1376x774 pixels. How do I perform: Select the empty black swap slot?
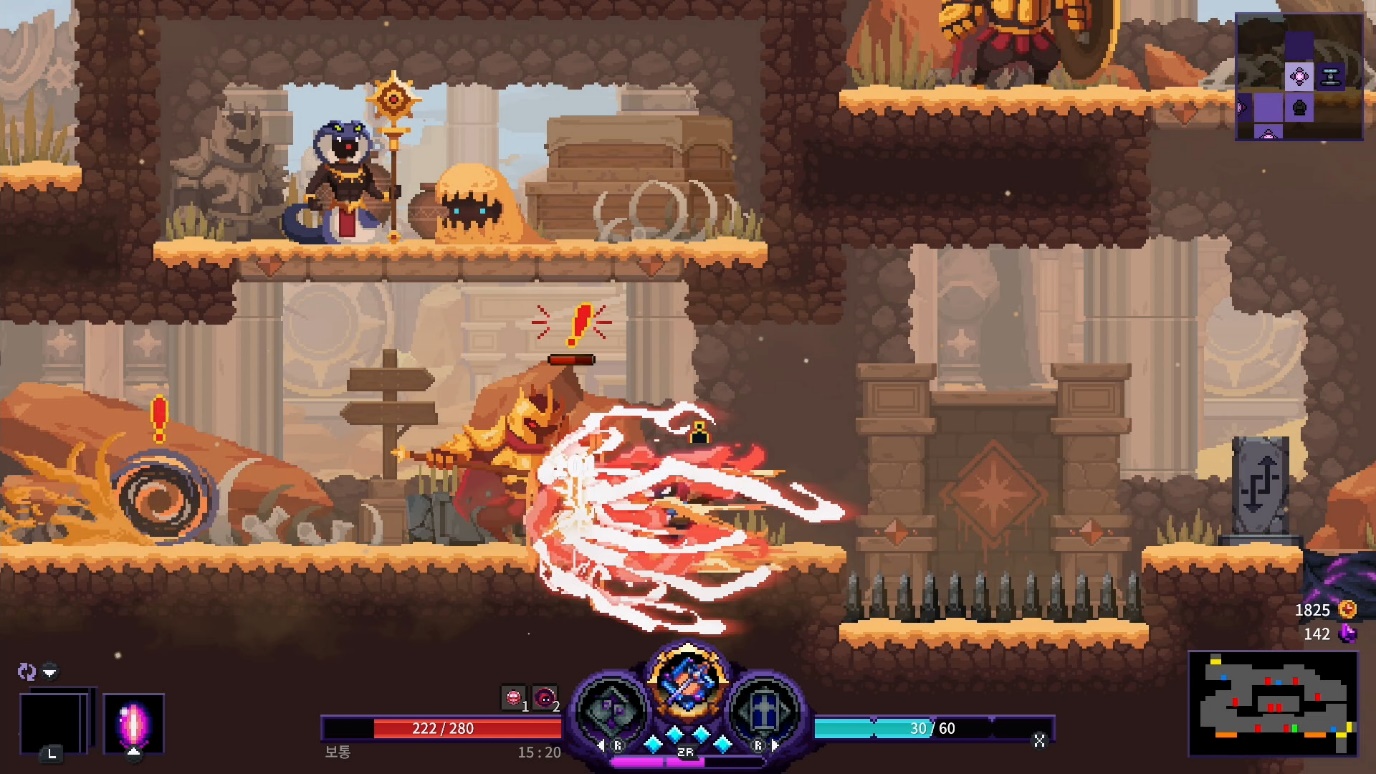coord(56,721)
